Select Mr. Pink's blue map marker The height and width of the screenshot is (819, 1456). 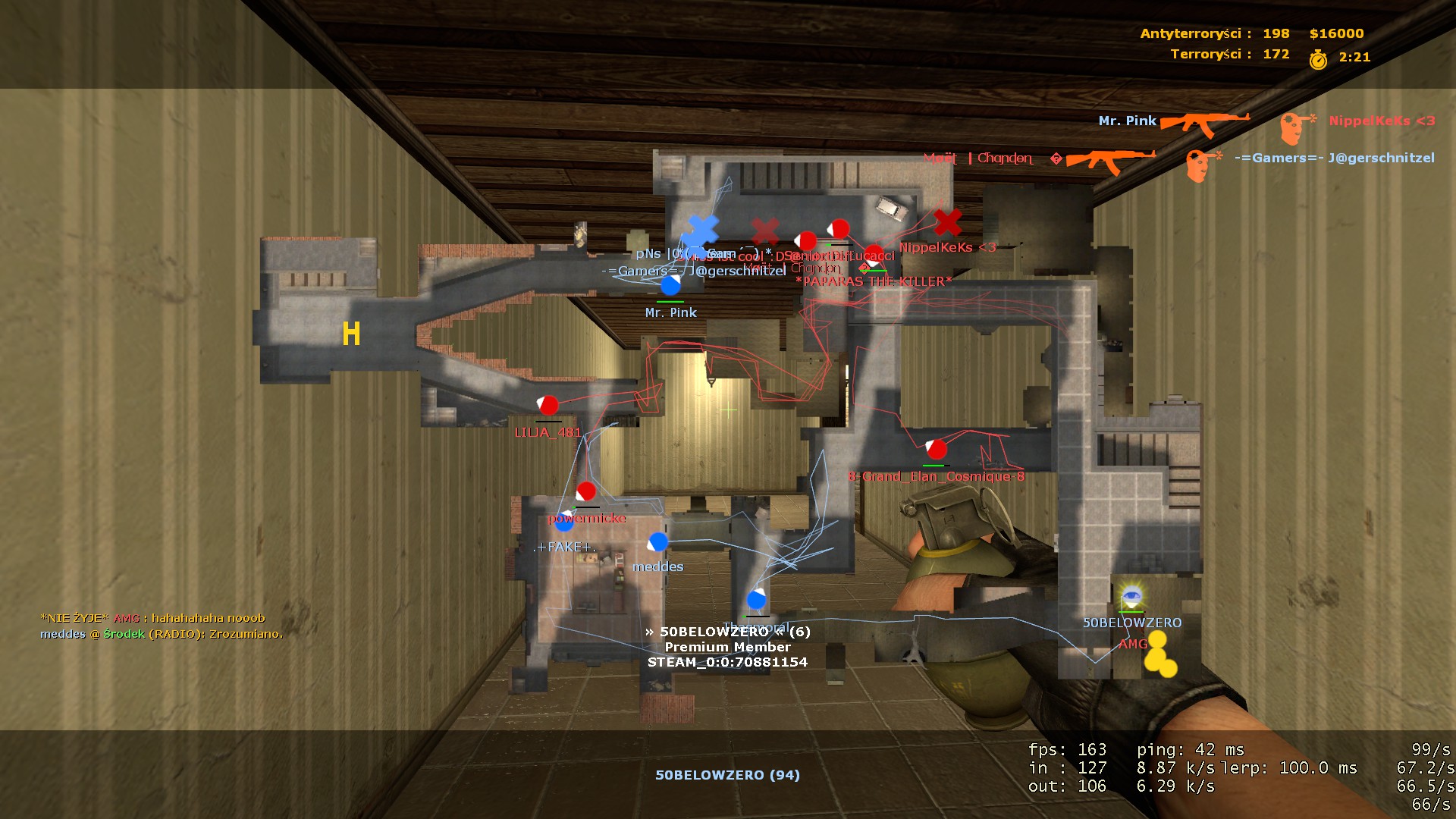670,285
